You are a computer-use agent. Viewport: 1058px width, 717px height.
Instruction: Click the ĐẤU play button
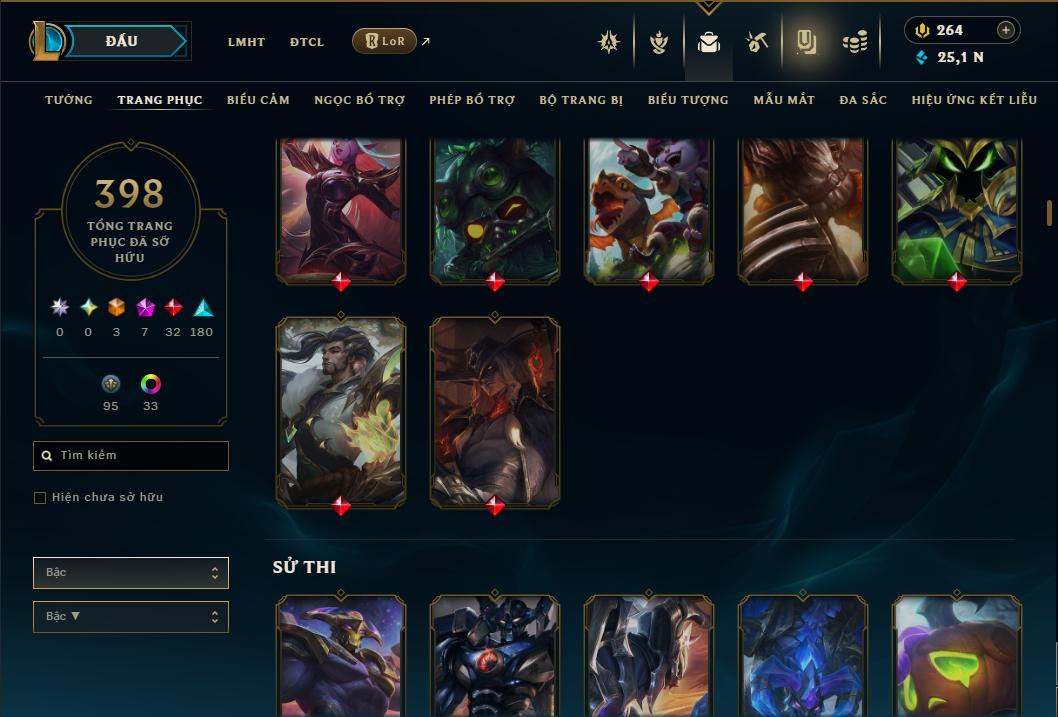point(121,41)
